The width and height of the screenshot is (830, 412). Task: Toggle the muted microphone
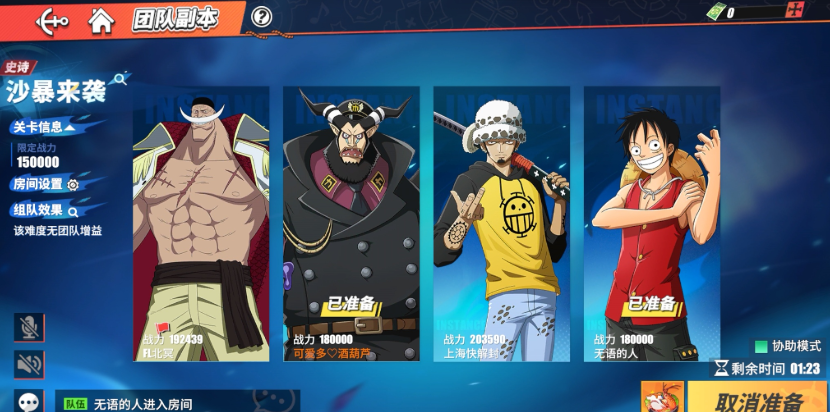point(29,327)
